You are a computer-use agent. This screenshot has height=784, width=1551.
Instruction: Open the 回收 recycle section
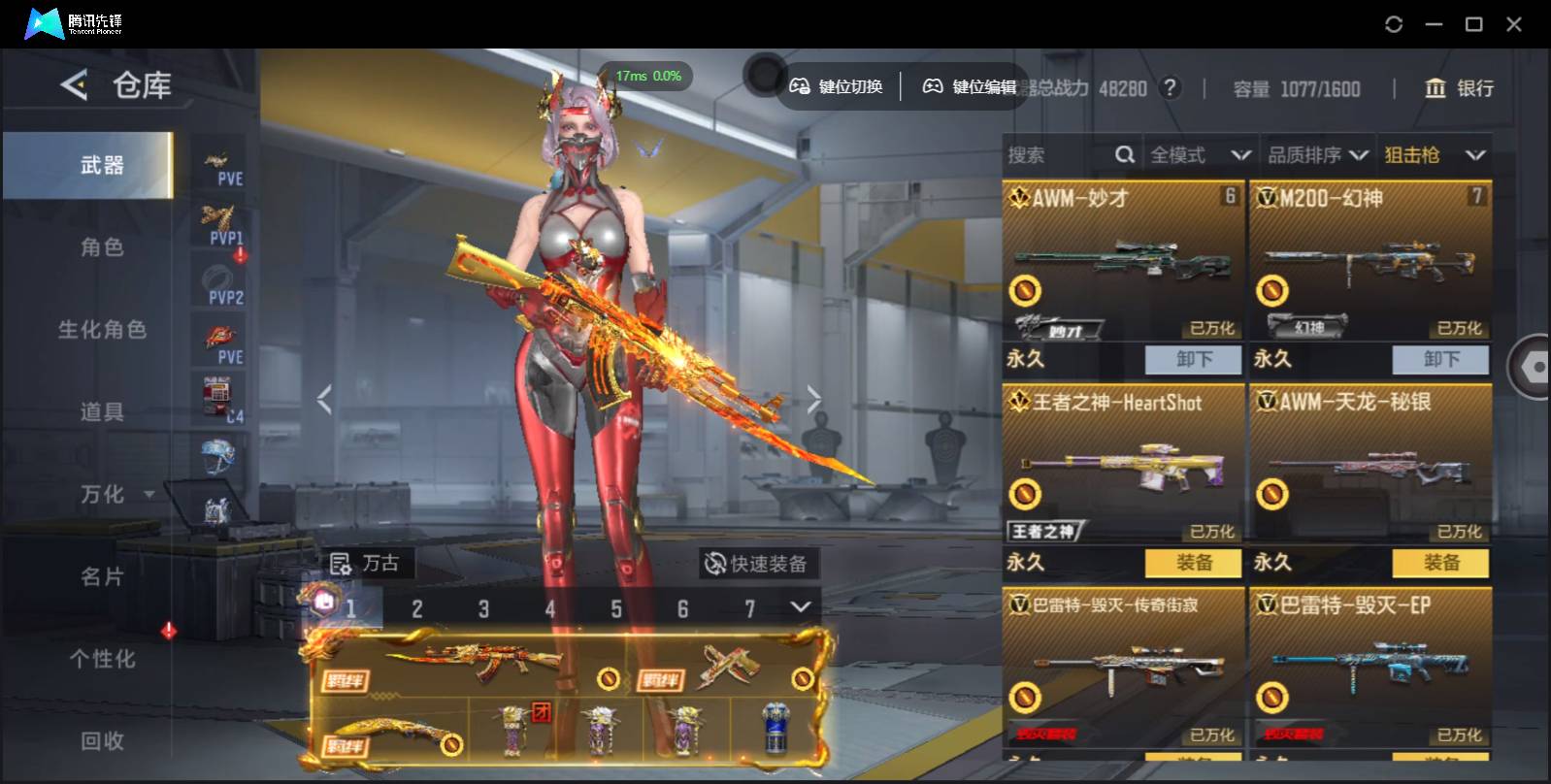(102, 741)
